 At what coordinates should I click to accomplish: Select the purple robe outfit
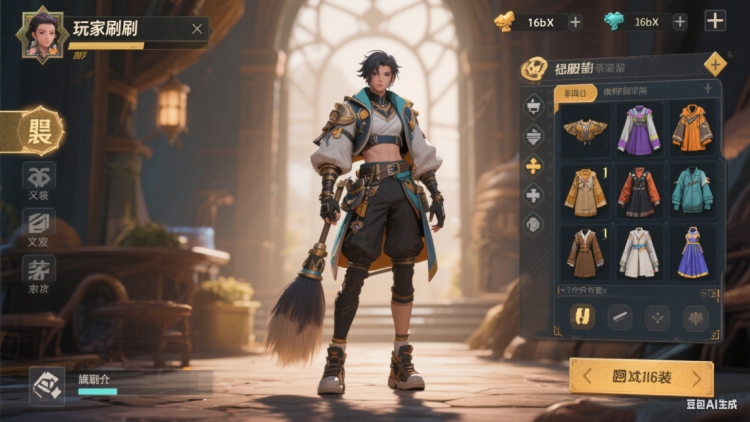coord(637,130)
